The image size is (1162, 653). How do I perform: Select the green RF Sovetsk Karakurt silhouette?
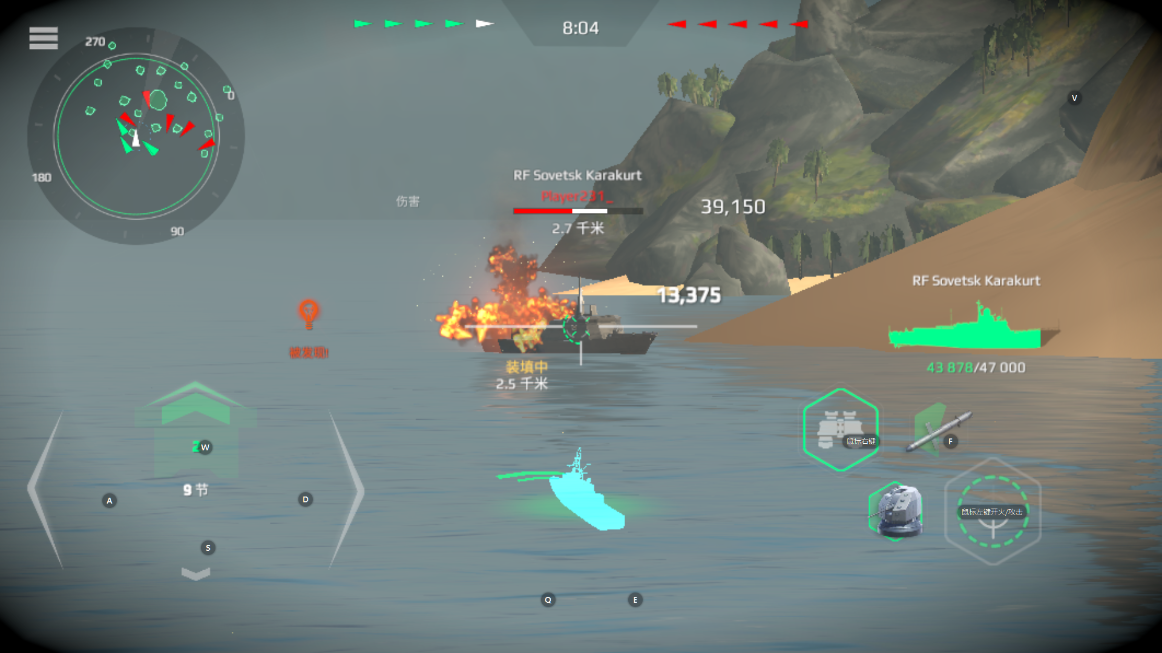click(x=973, y=328)
